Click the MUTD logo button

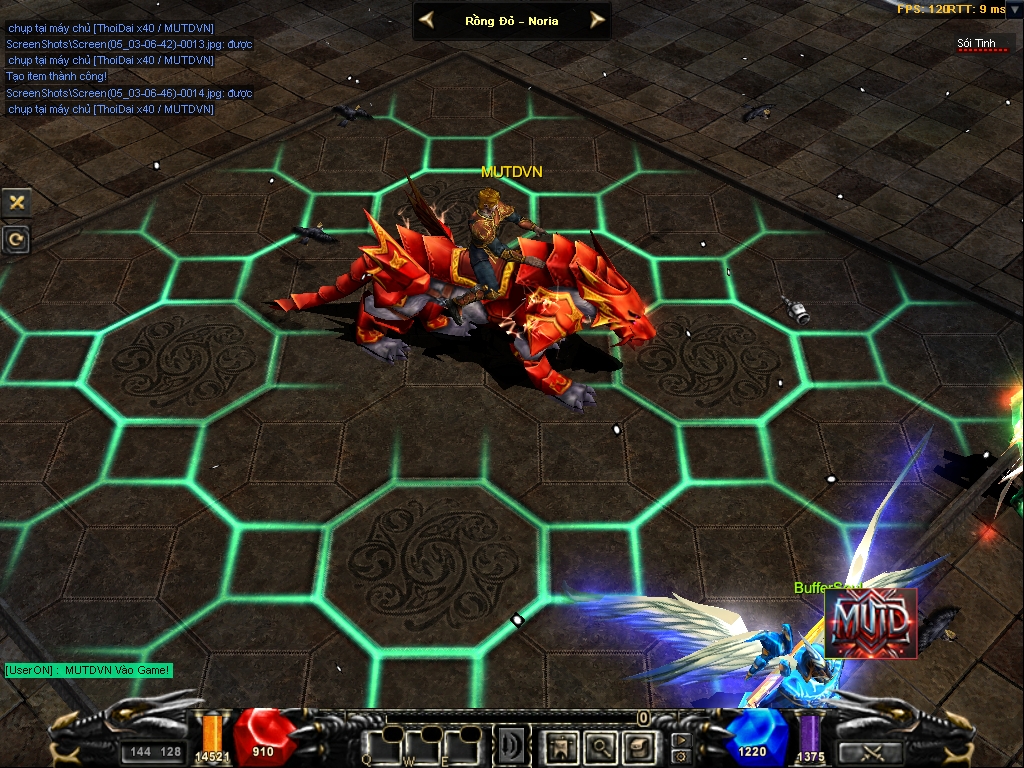[870, 622]
